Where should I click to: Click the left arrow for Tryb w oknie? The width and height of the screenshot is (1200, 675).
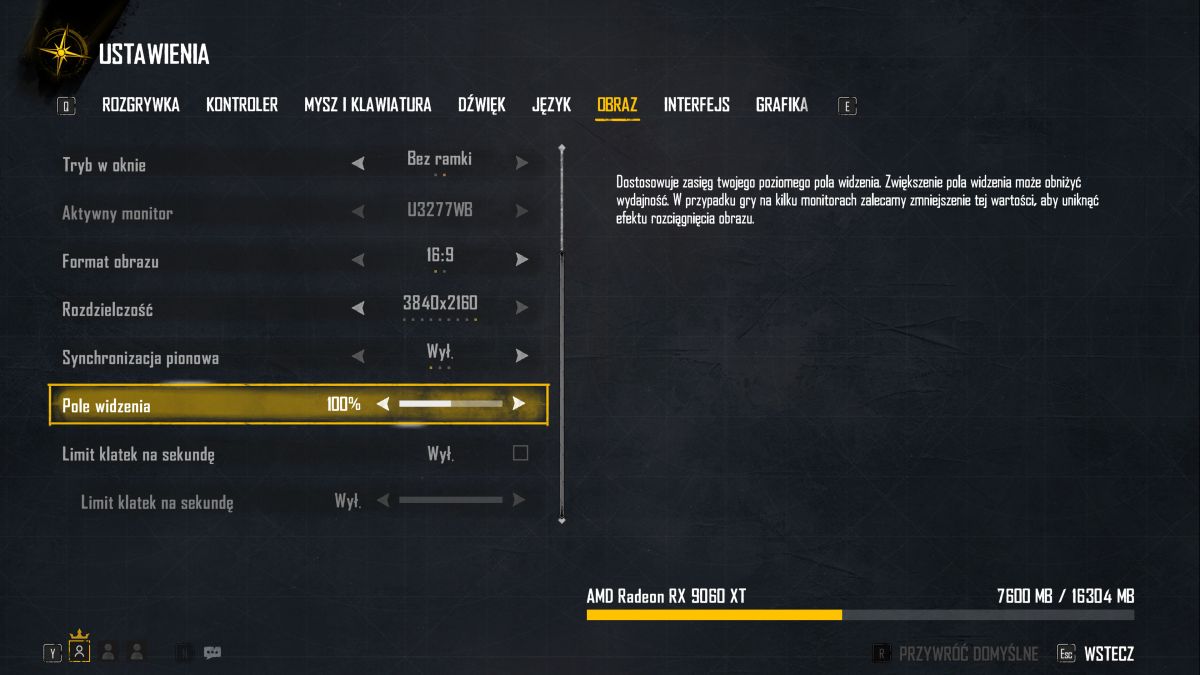point(358,163)
